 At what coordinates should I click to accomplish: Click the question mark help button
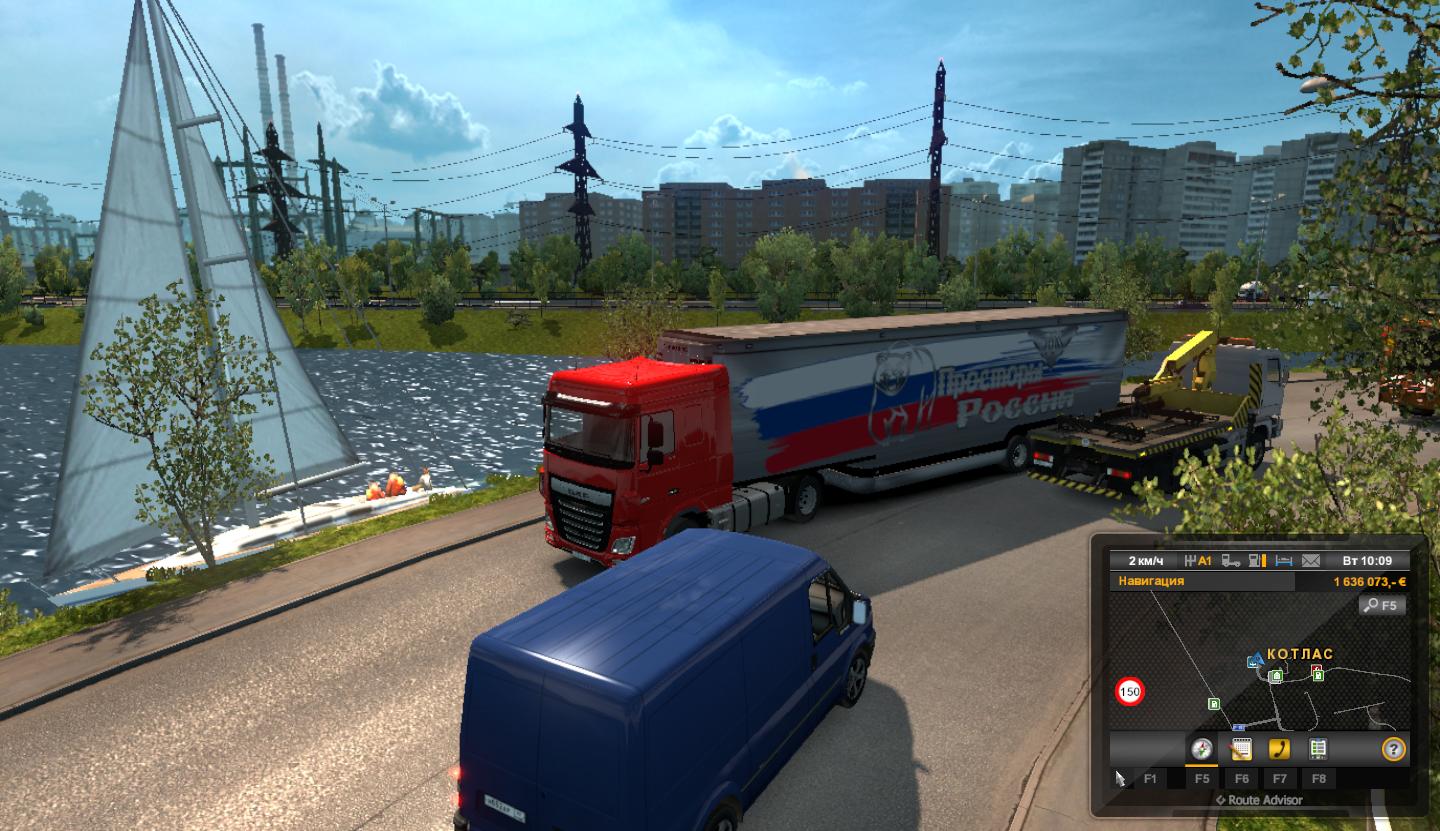pos(1393,749)
